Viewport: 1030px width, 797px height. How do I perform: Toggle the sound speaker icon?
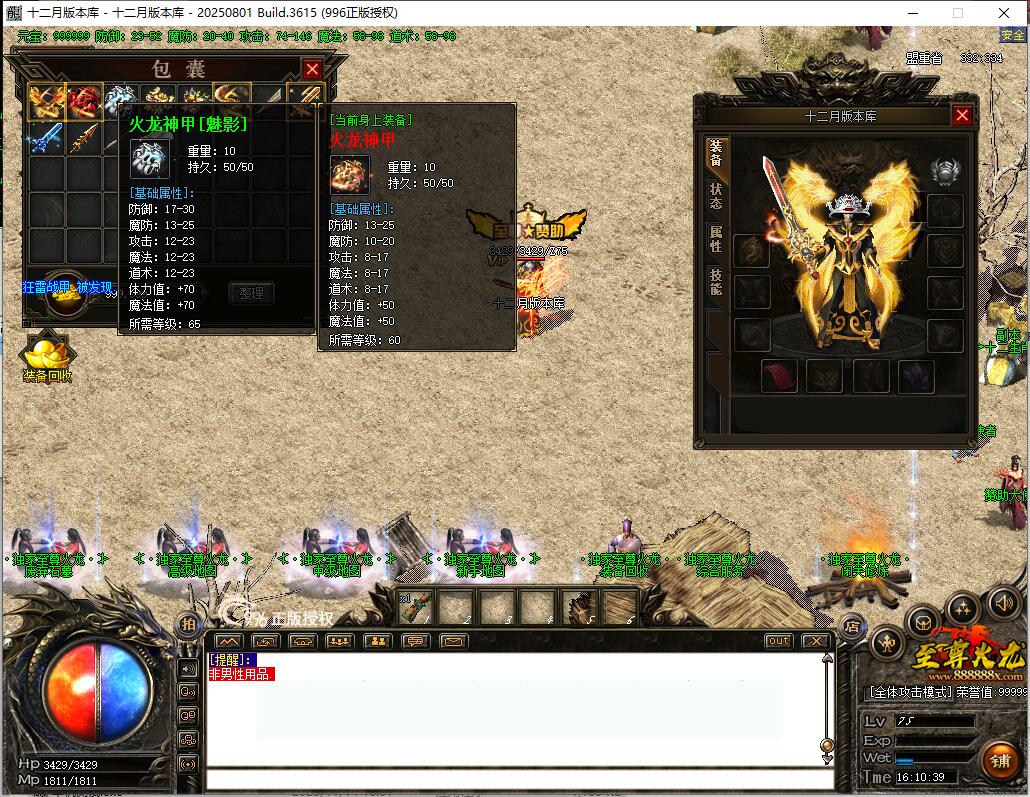[1004, 603]
